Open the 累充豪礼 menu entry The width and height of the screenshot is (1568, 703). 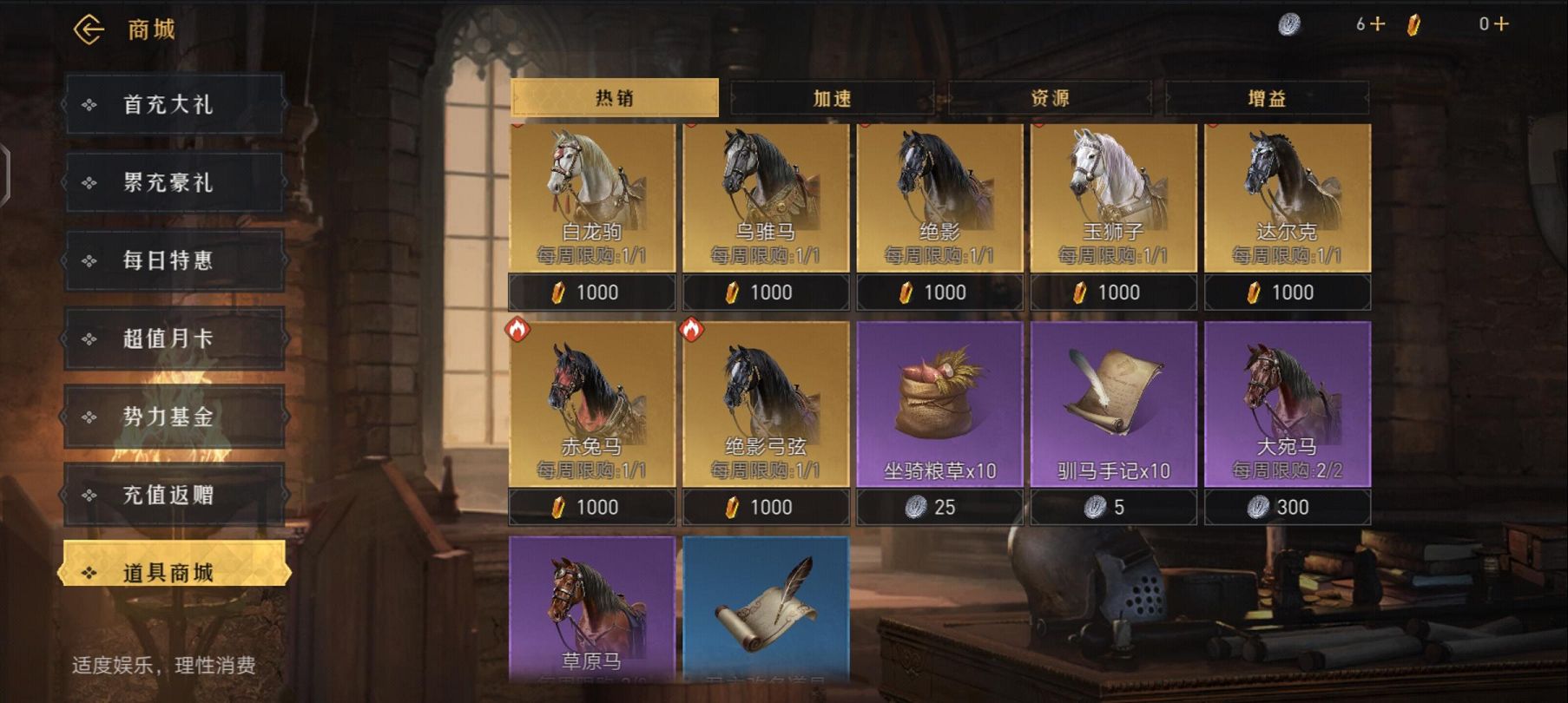[x=174, y=183]
